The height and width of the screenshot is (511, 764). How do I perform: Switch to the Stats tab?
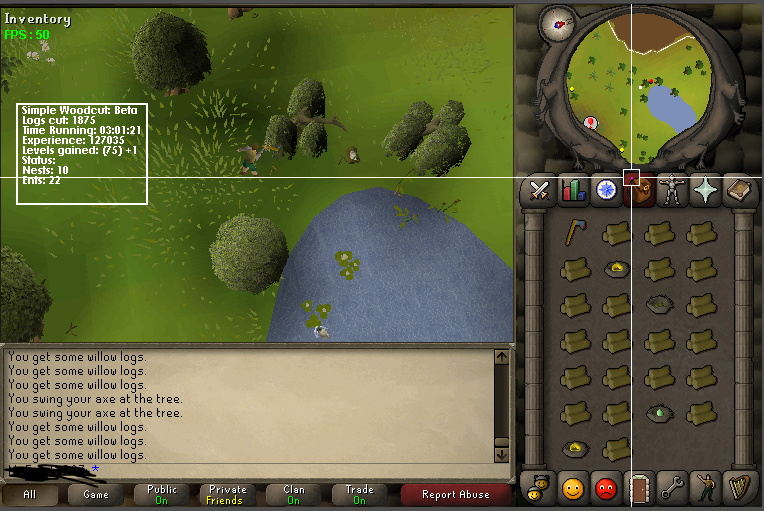click(x=573, y=189)
